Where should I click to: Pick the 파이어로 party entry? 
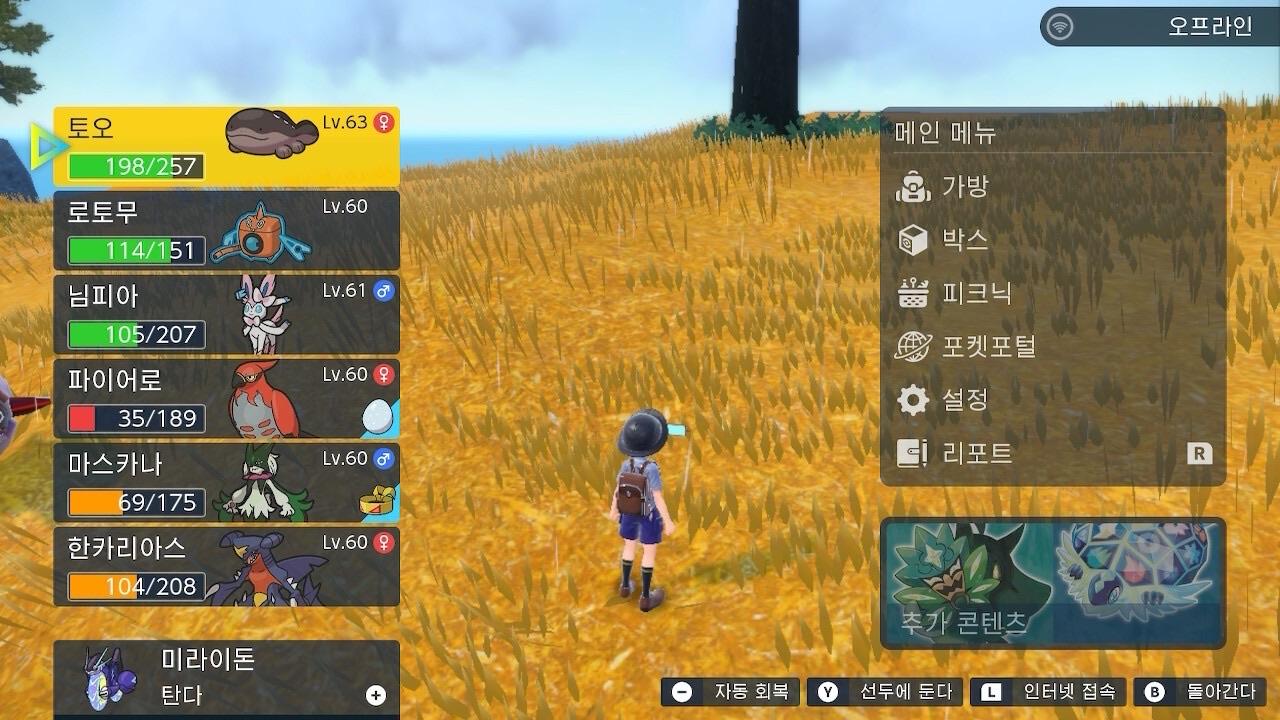[x=226, y=398]
